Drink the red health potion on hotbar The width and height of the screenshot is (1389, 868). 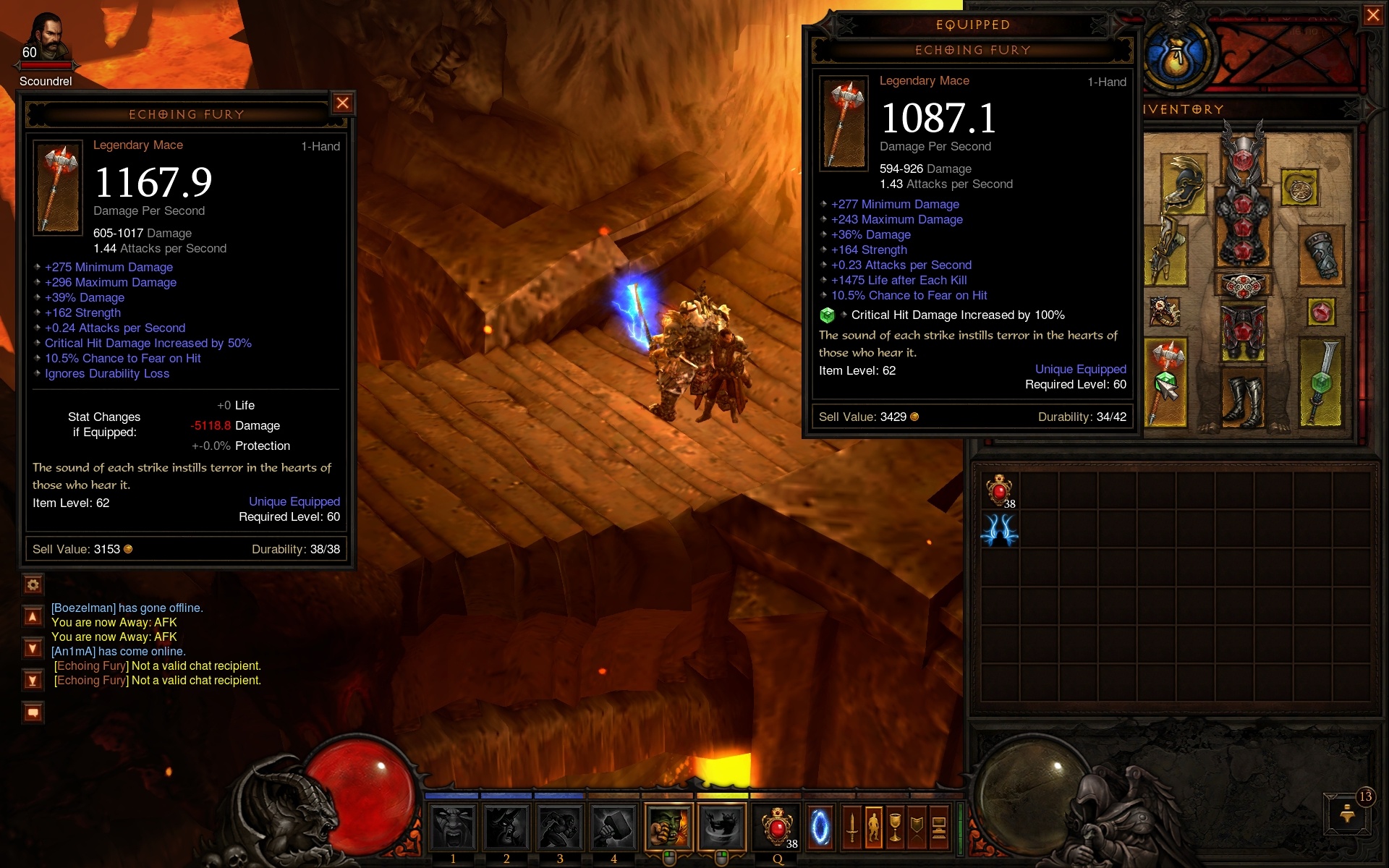click(777, 827)
